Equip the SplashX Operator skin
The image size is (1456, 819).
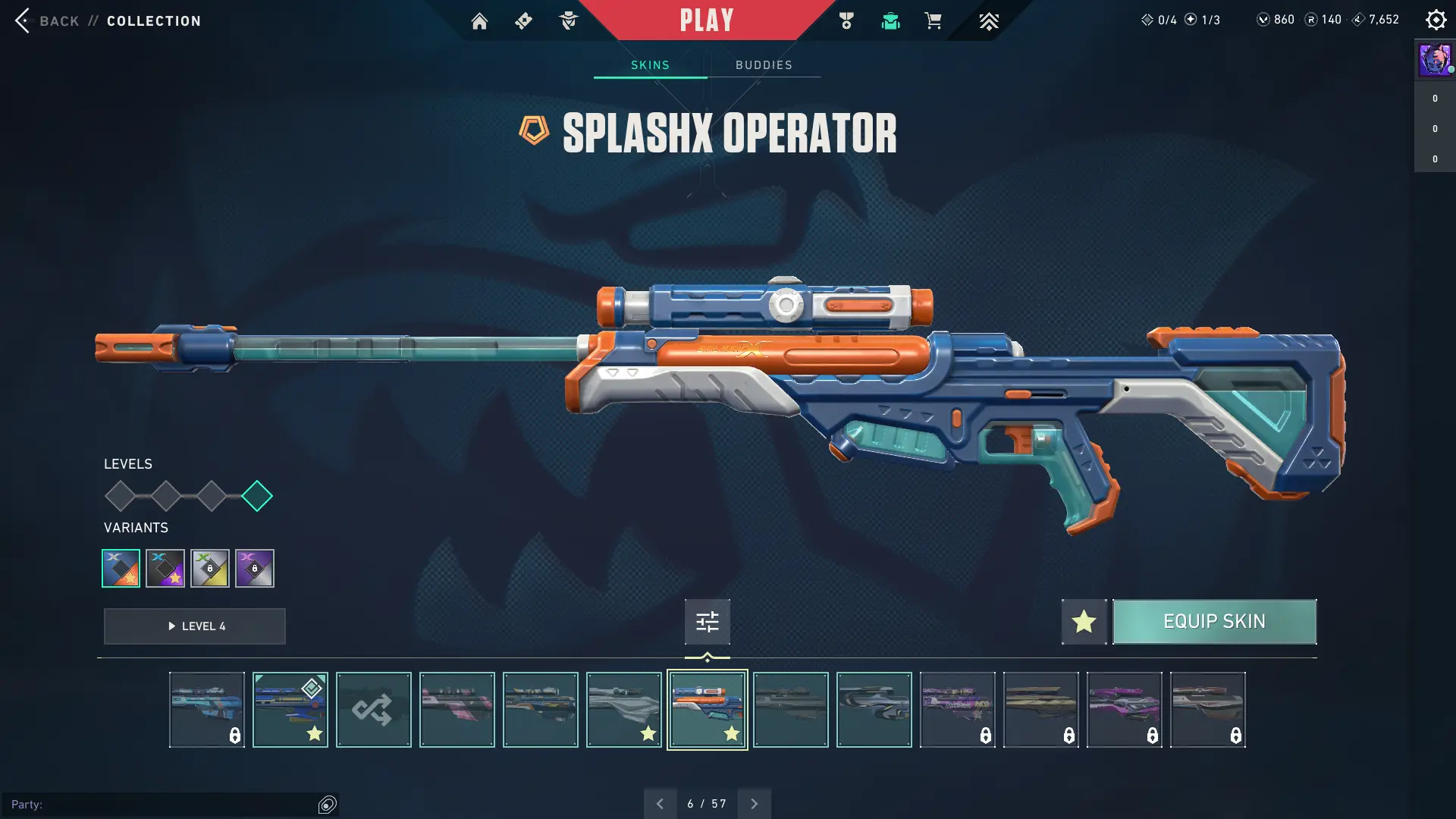click(1214, 622)
